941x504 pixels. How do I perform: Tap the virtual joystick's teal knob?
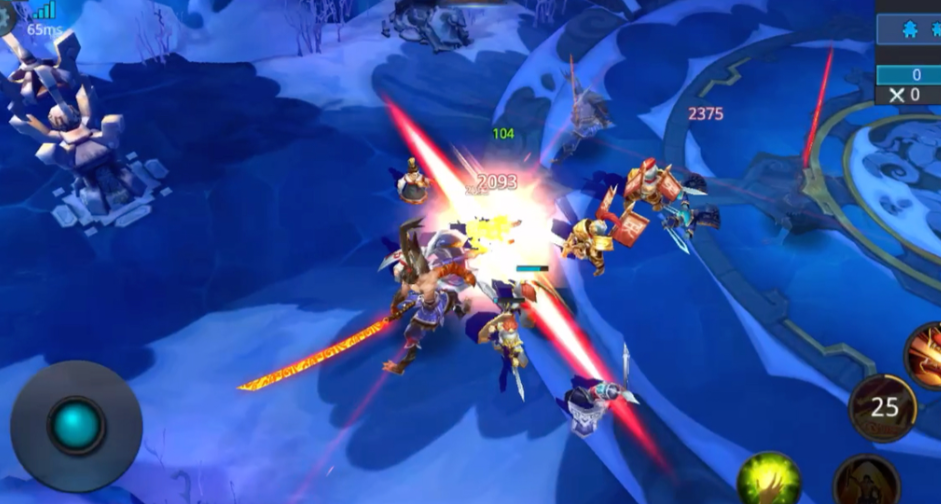[76, 425]
